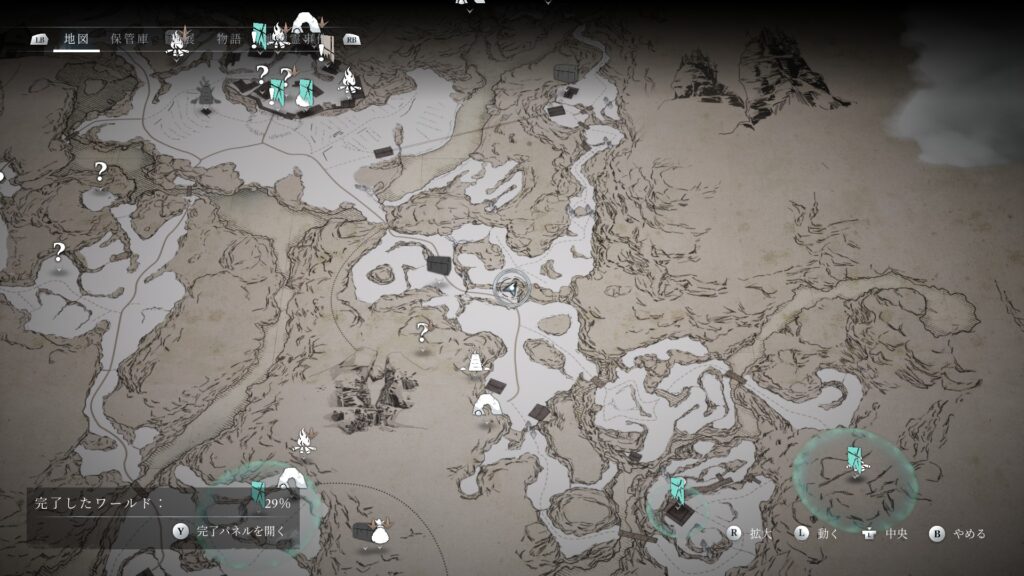Select the white antlered figure map marker
1024x576 pixels.
tap(379, 531)
